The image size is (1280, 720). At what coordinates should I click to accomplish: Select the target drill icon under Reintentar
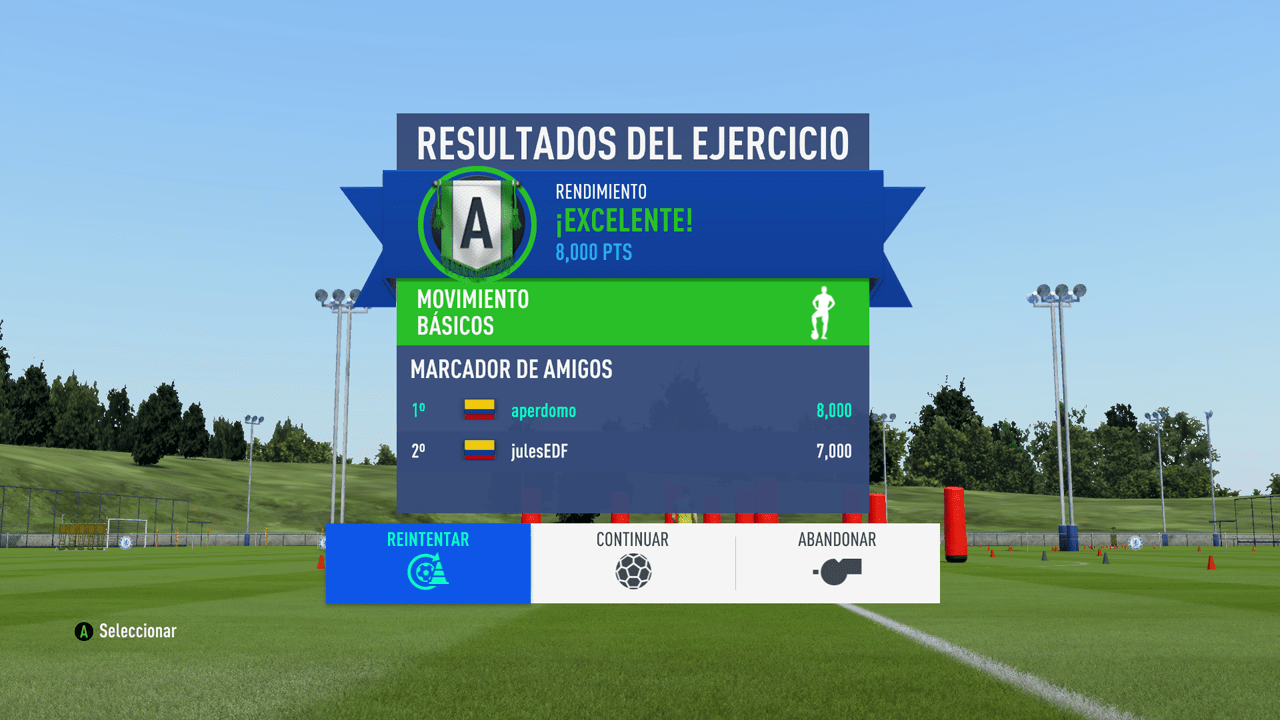click(x=428, y=573)
